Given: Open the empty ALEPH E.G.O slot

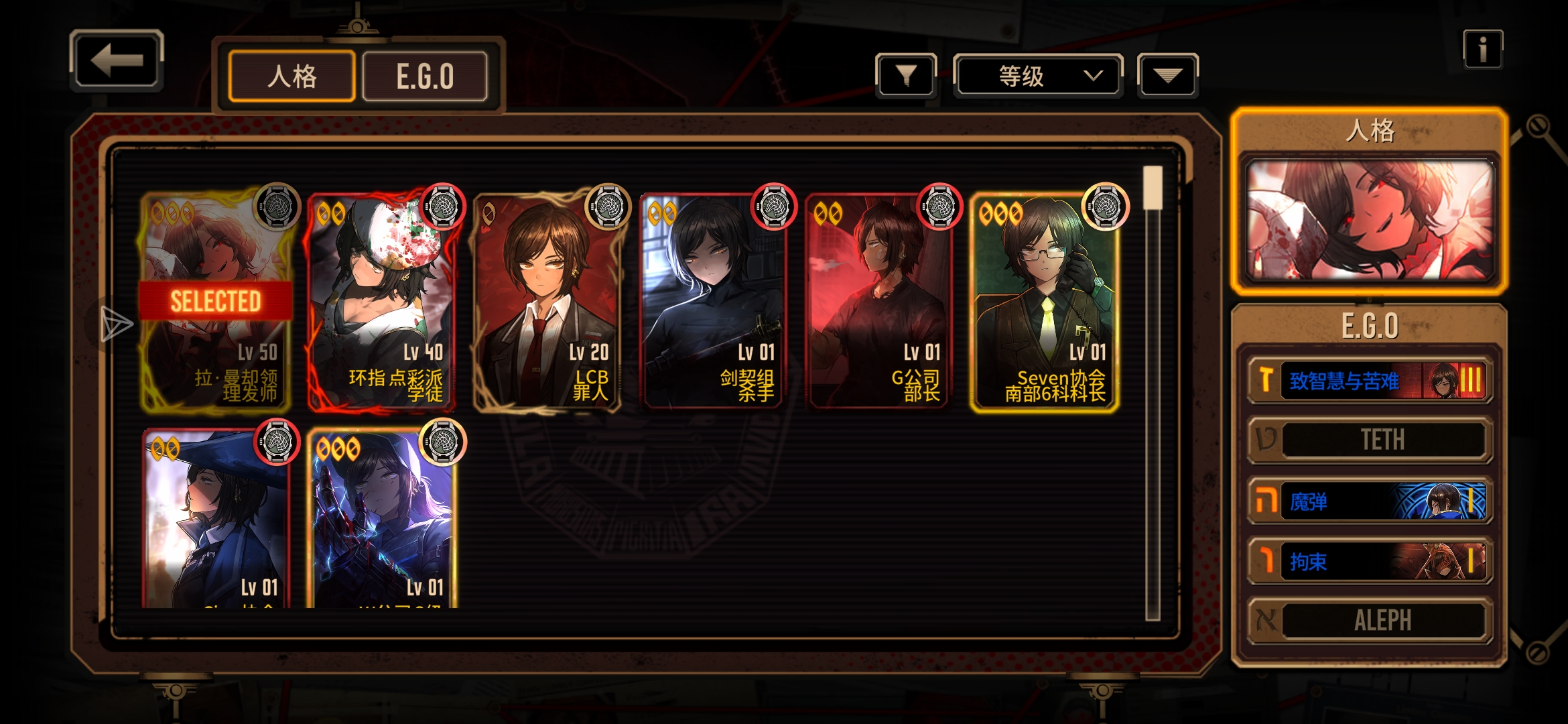Looking at the screenshot, I should tap(1370, 620).
